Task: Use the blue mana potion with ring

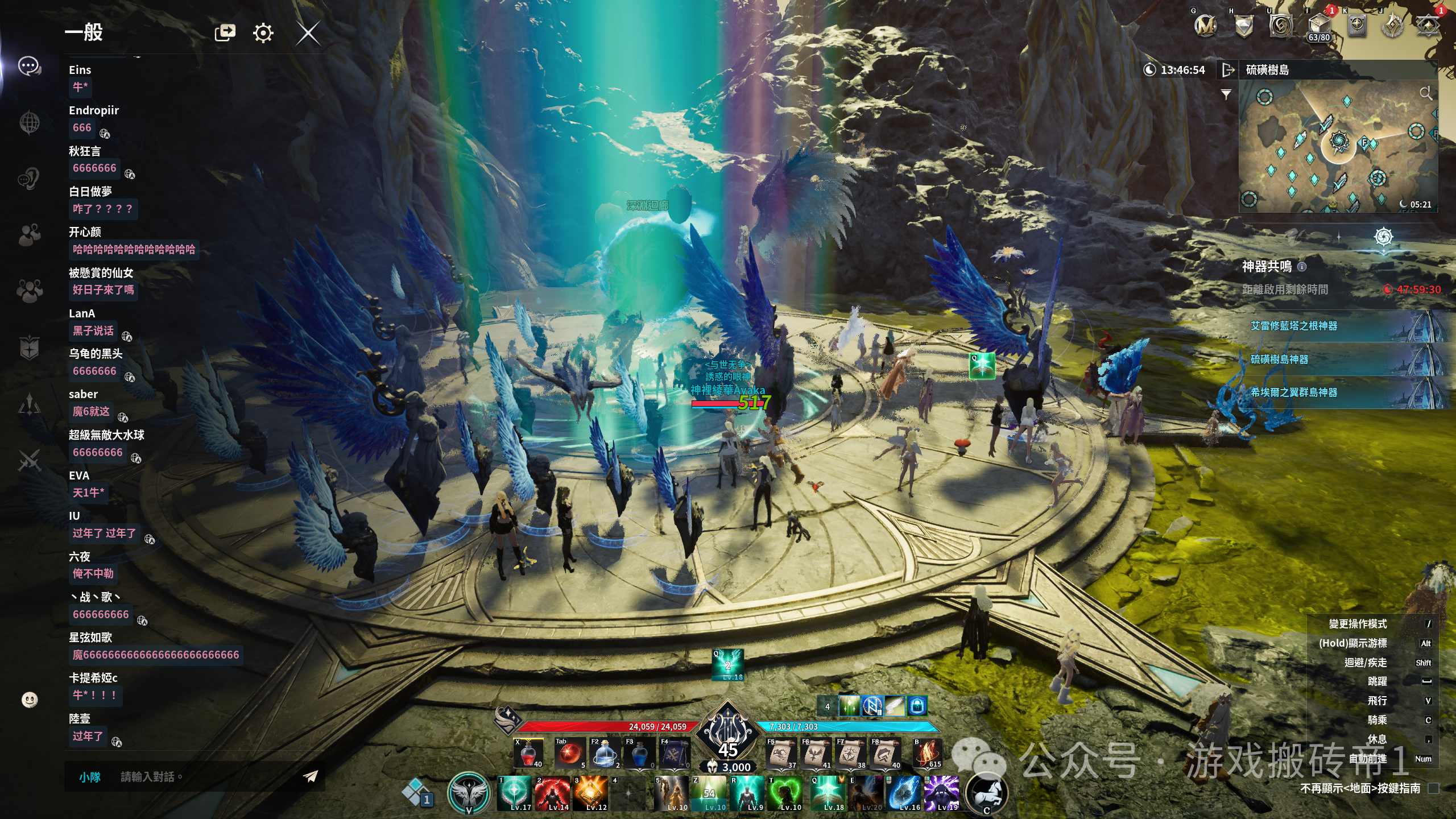Action: point(604,754)
